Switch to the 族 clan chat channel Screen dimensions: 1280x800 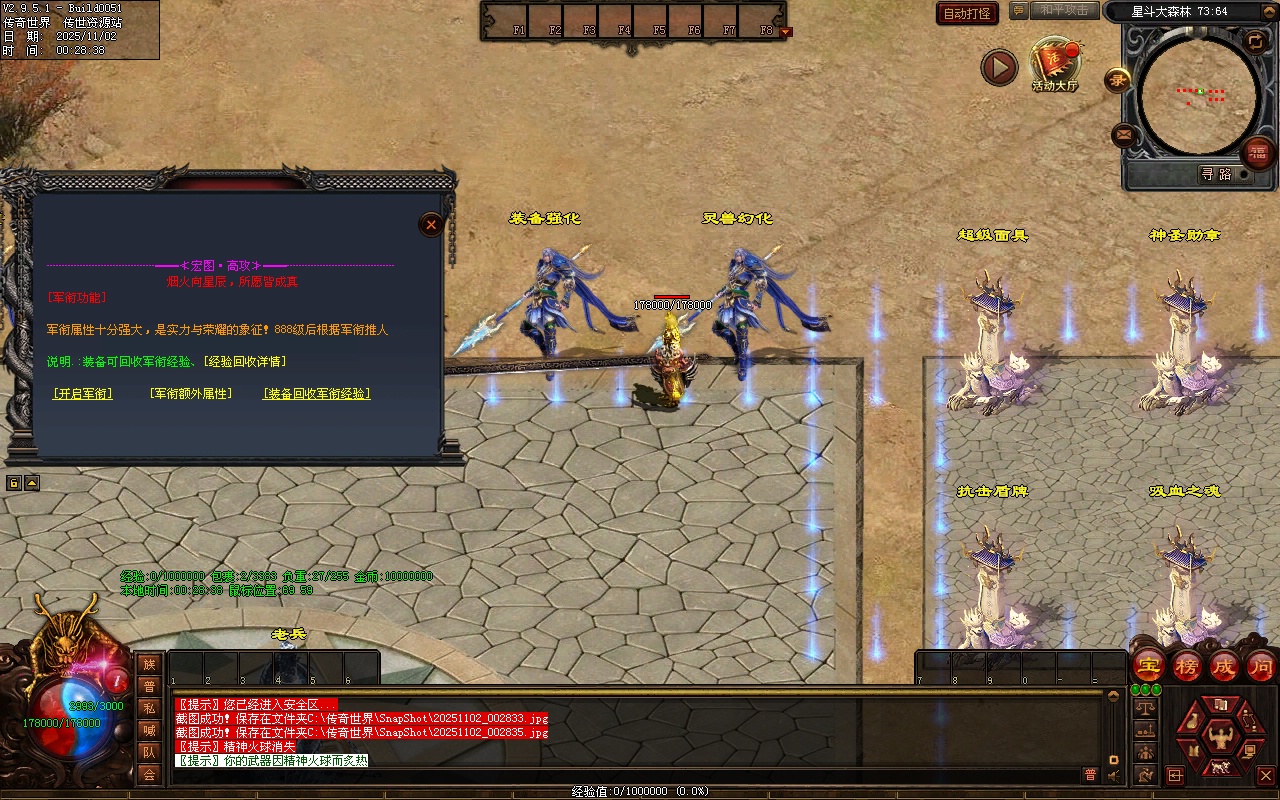149,664
